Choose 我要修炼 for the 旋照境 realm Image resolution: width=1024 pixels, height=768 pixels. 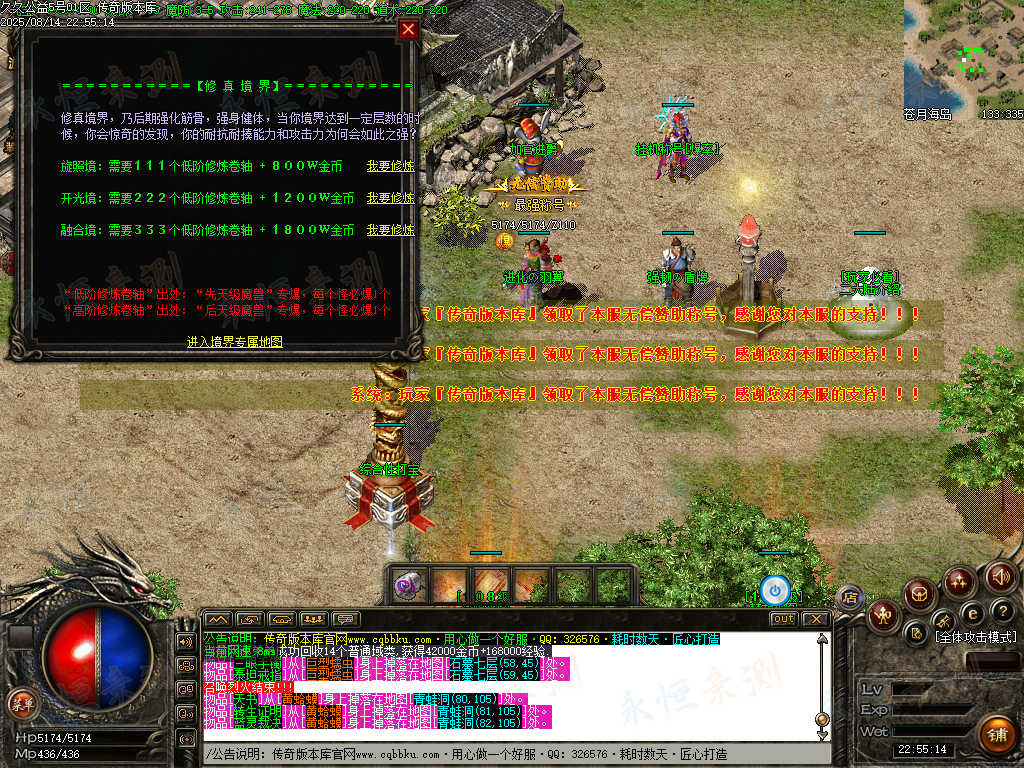(390, 166)
